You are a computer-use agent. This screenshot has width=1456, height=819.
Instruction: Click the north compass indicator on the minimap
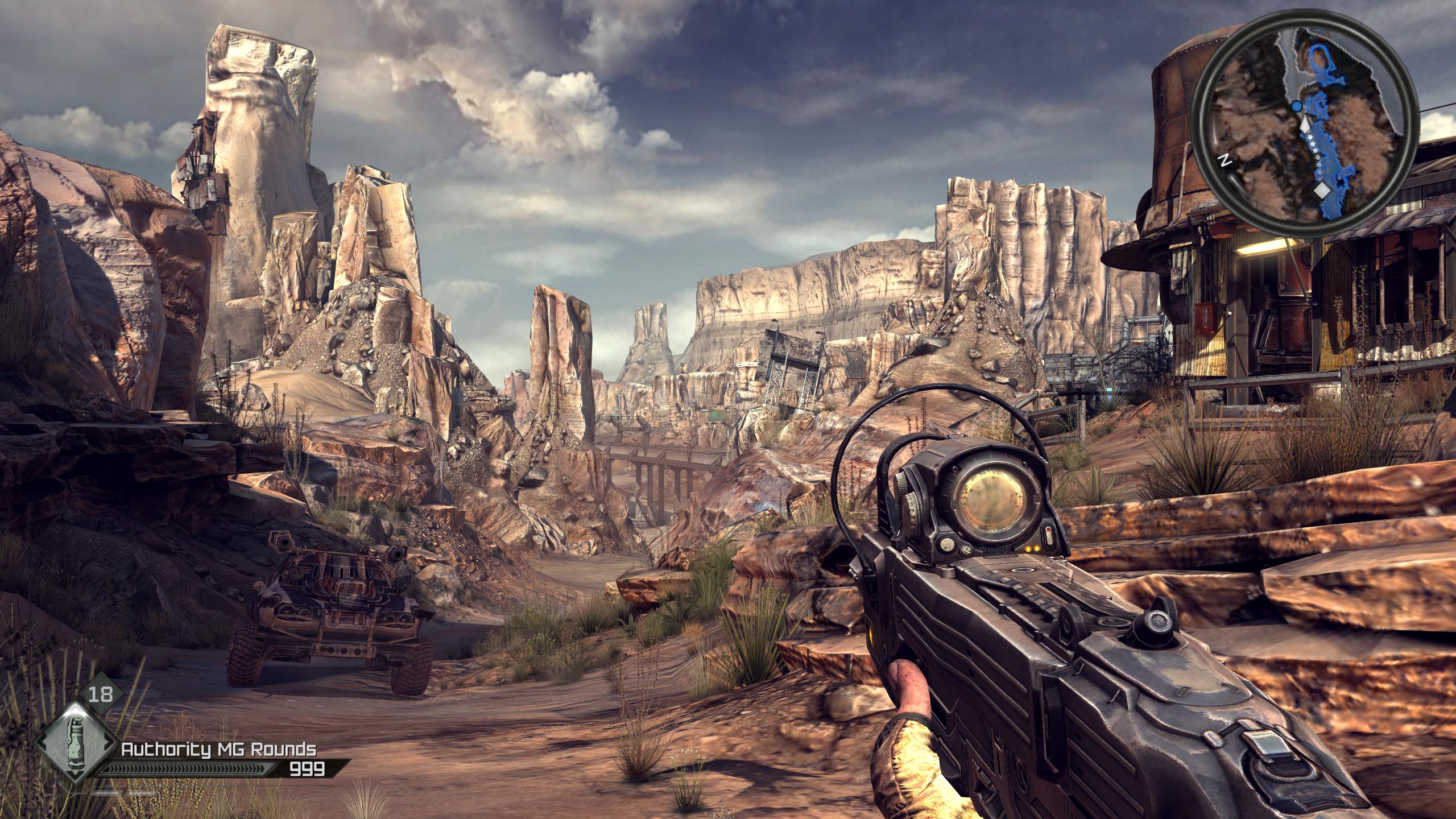[1222, 160]
